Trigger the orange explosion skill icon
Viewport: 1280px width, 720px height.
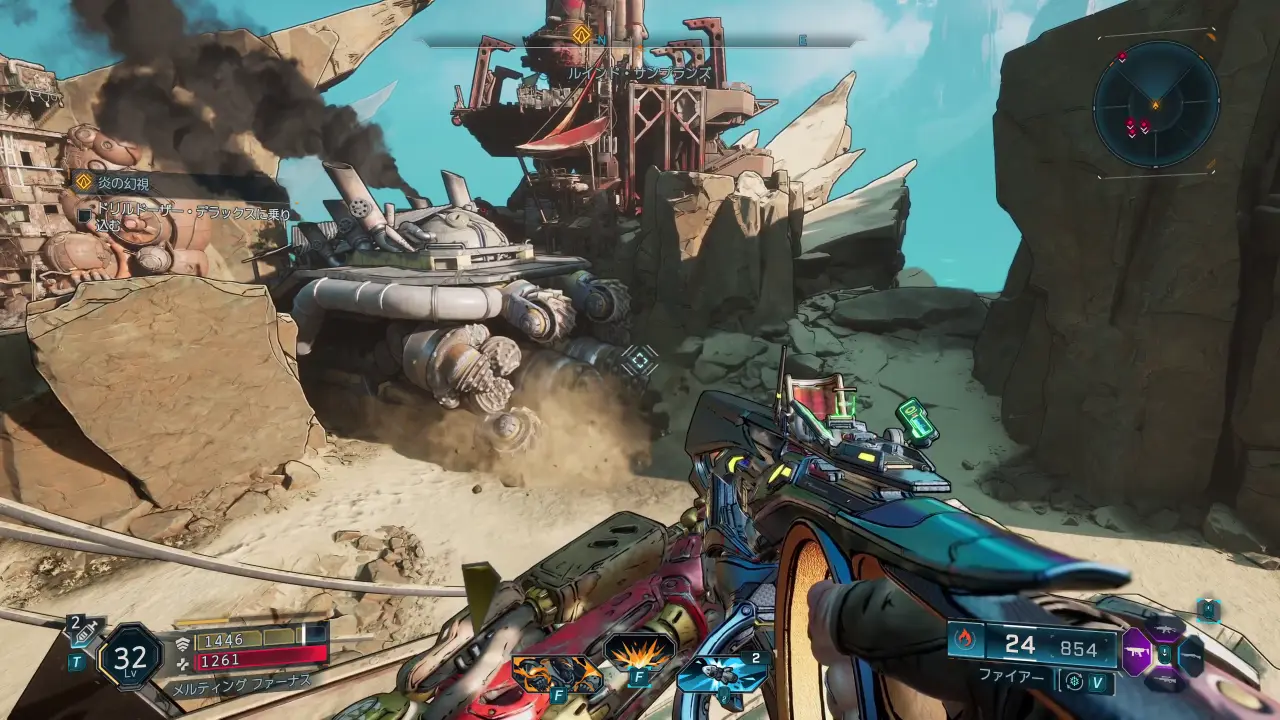click(639, 652)
